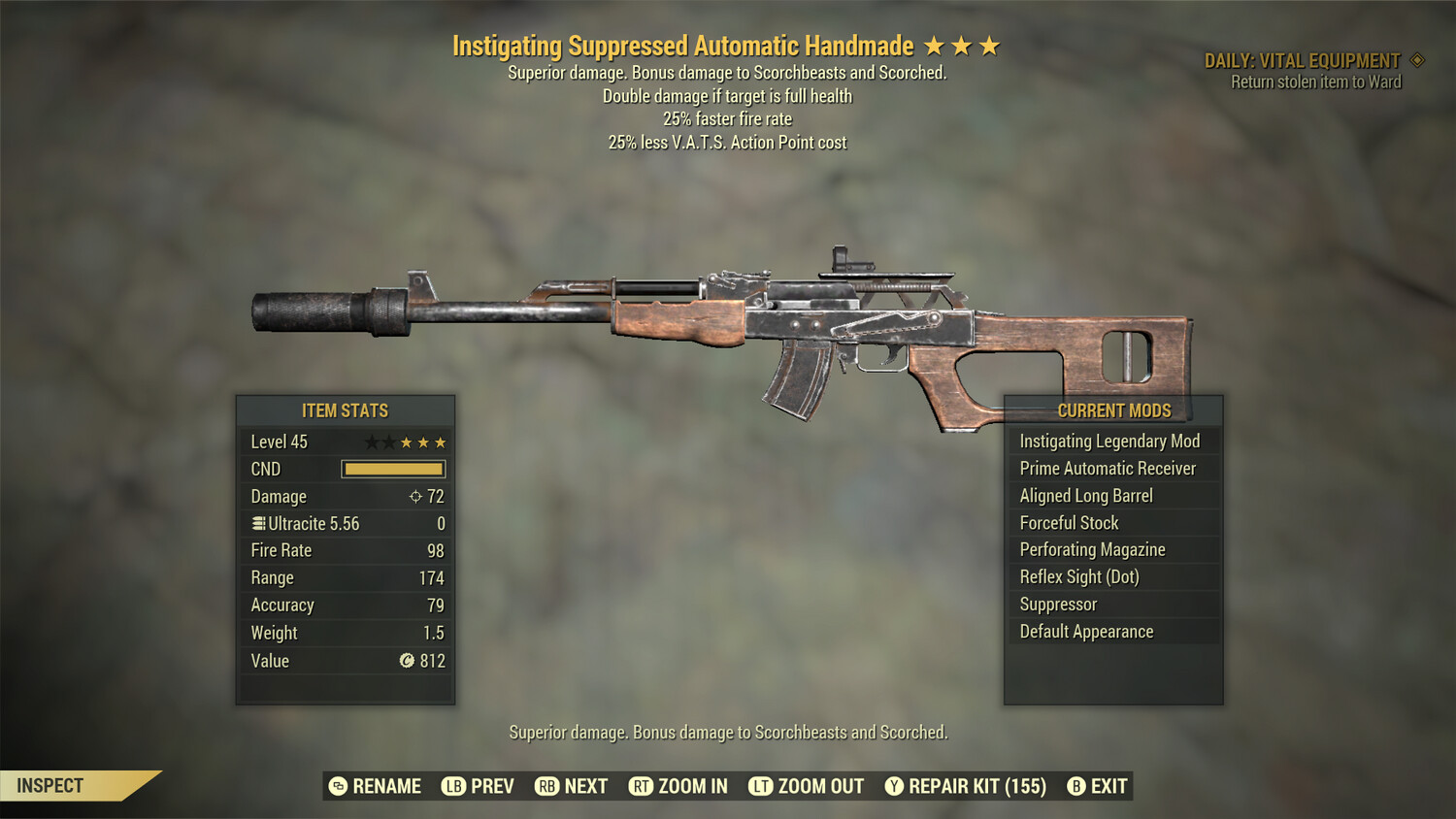Select the Zoom Out option

click(807, 786)
